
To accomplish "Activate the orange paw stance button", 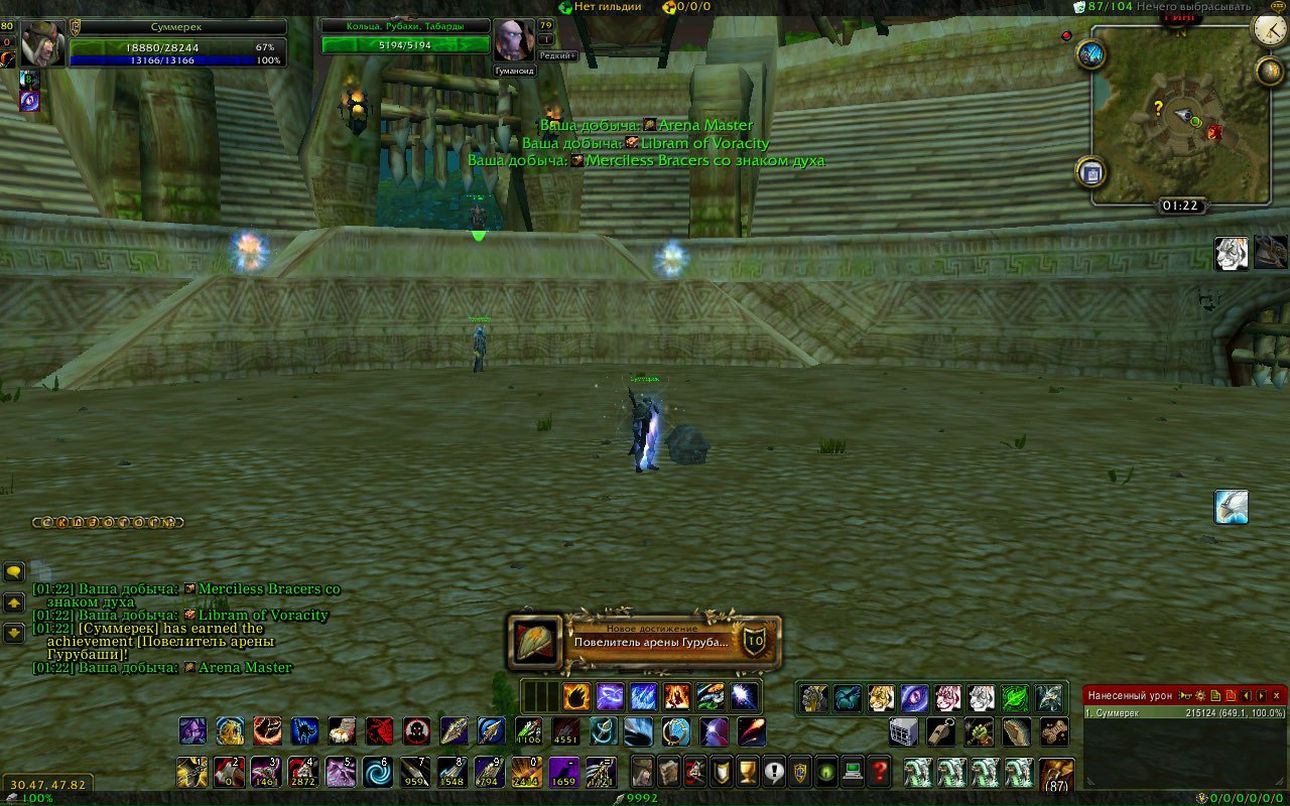I will click(x=576, y=696).
